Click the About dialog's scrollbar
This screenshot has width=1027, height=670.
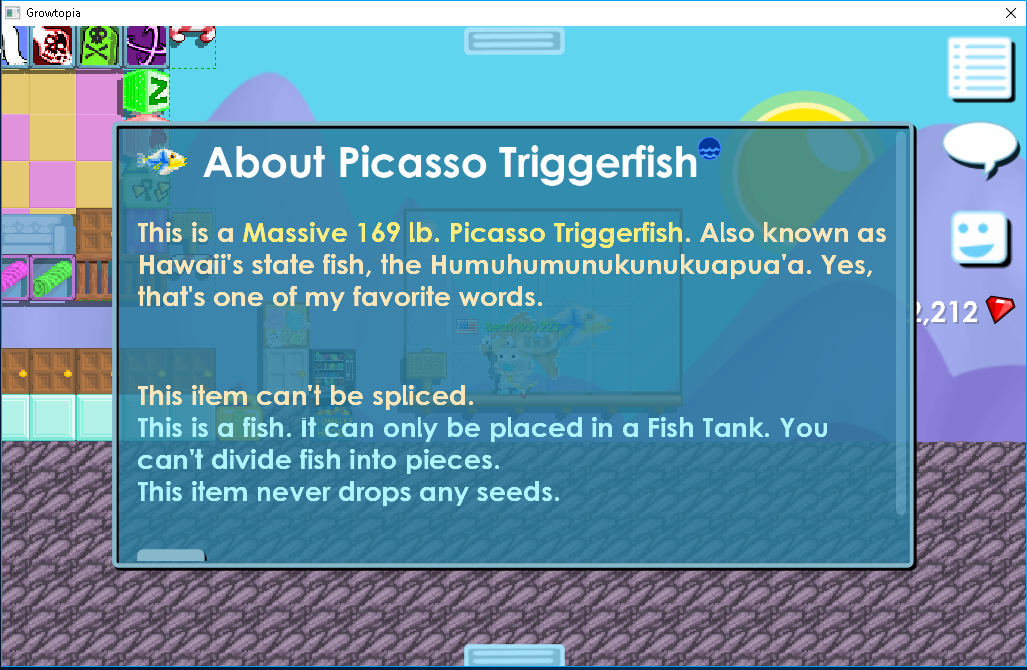pyautogui.click(x=901, y=320)
